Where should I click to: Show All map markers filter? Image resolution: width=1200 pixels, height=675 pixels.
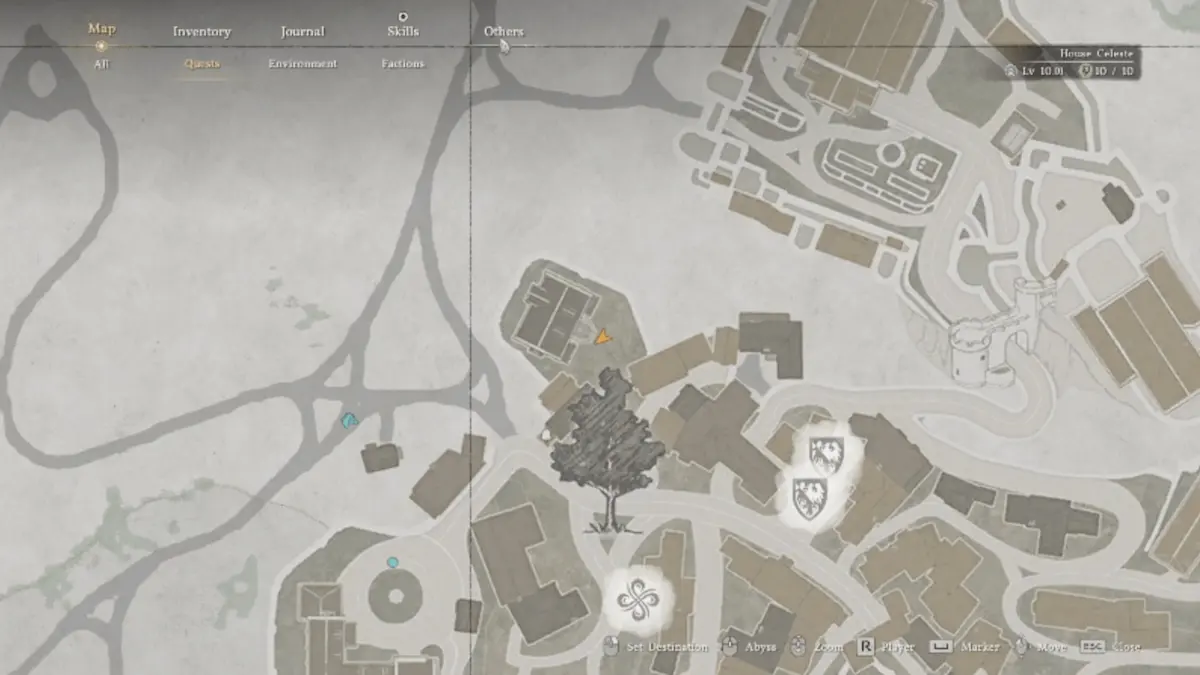[101, 64]
